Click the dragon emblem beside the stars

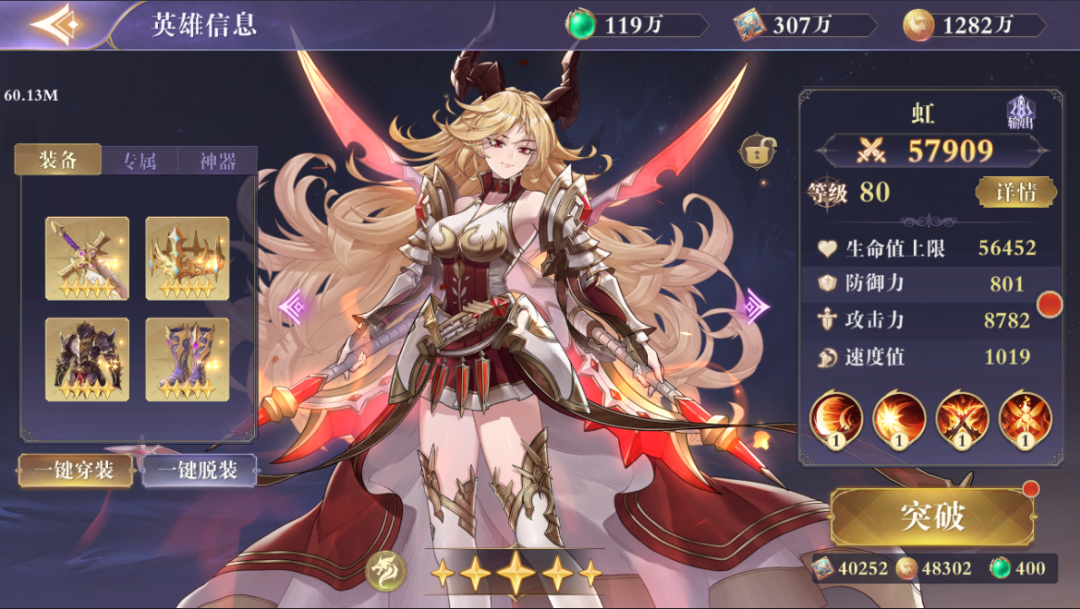(385, 571)
